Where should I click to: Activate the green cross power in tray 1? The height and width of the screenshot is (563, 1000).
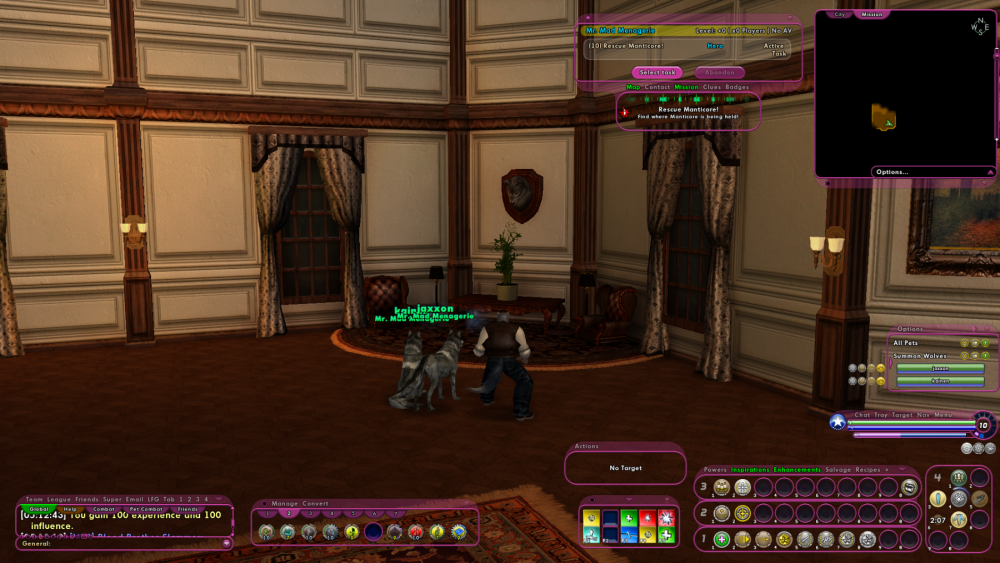pyautogui.click(x=722, y=540)
